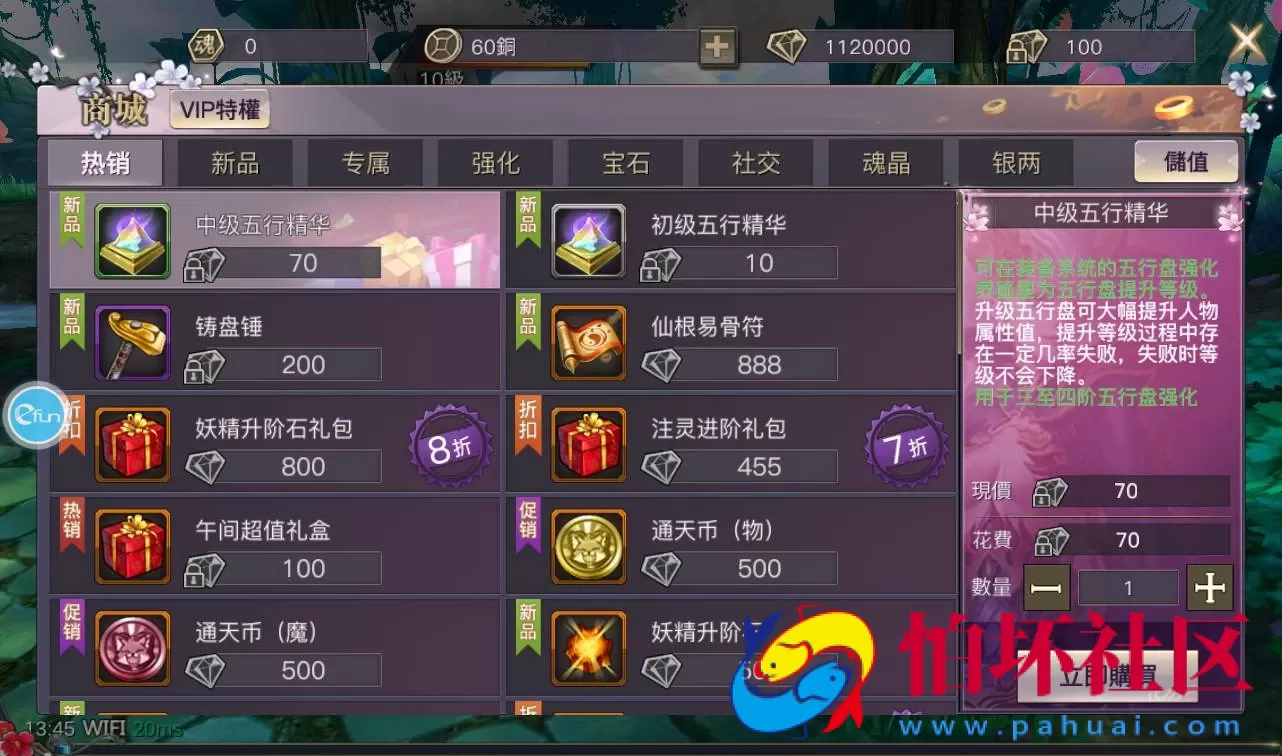1282x756 pixels.
Task: Switch to the 储值 tab
Action: click(x=1186, y=162)
